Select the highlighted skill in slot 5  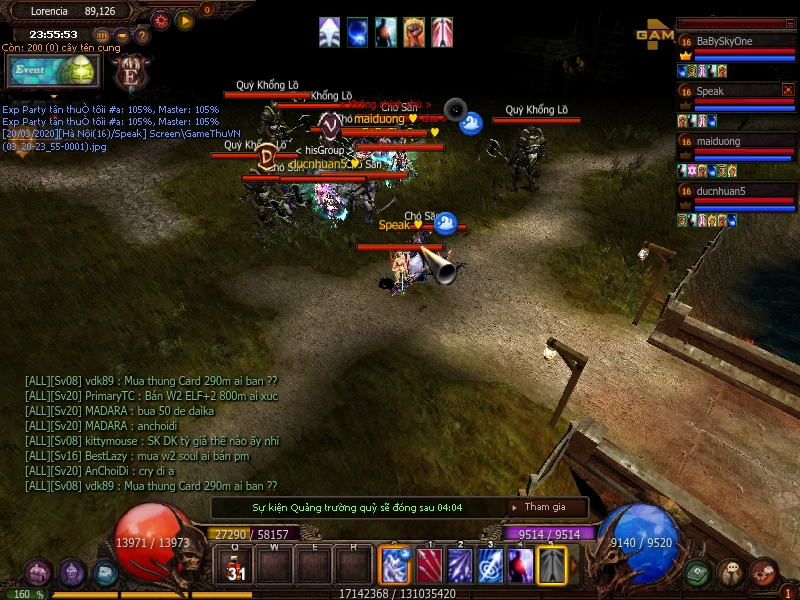coord(552,566)
